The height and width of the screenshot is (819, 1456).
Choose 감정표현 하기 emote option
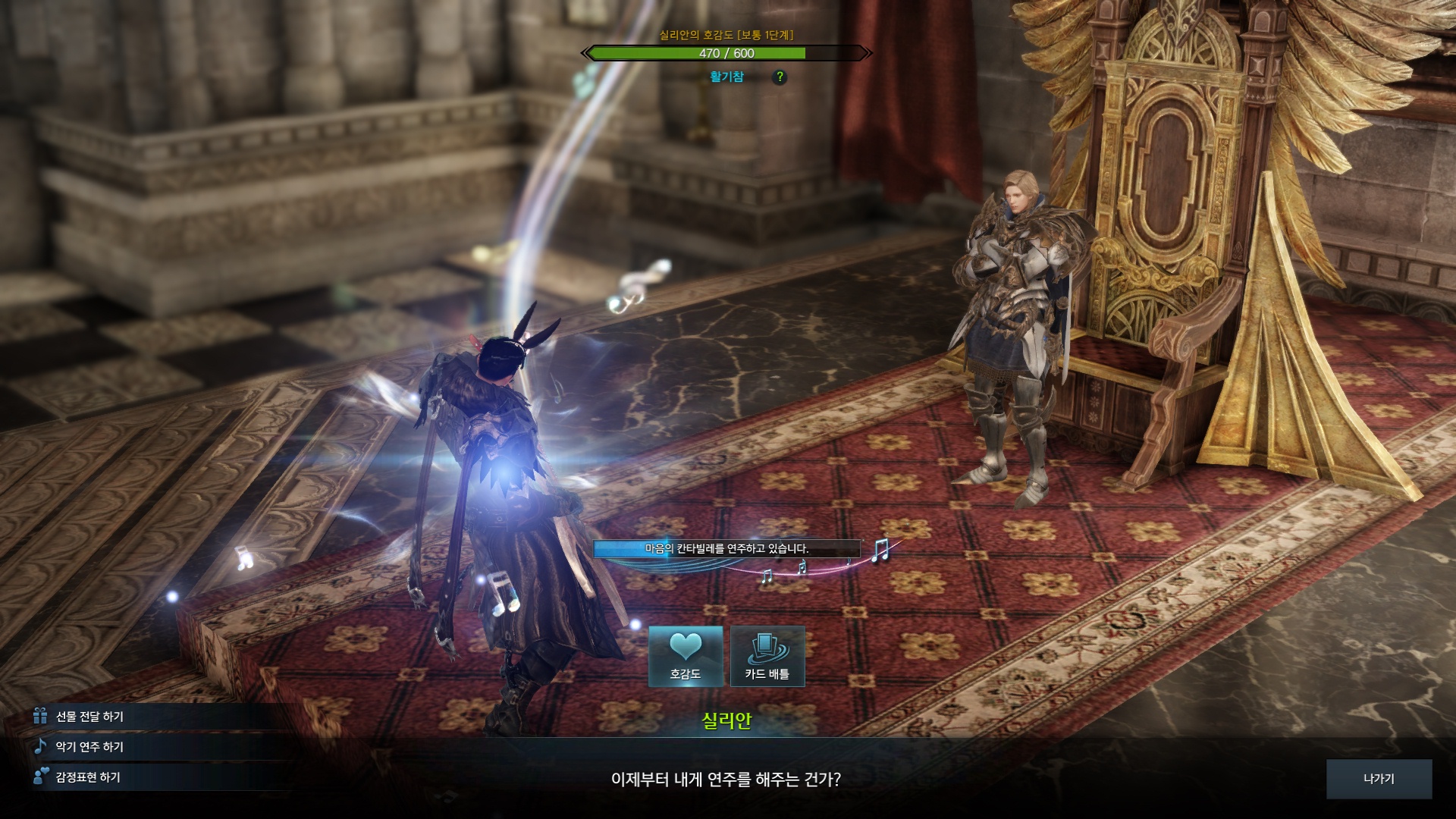click(87, 777)
